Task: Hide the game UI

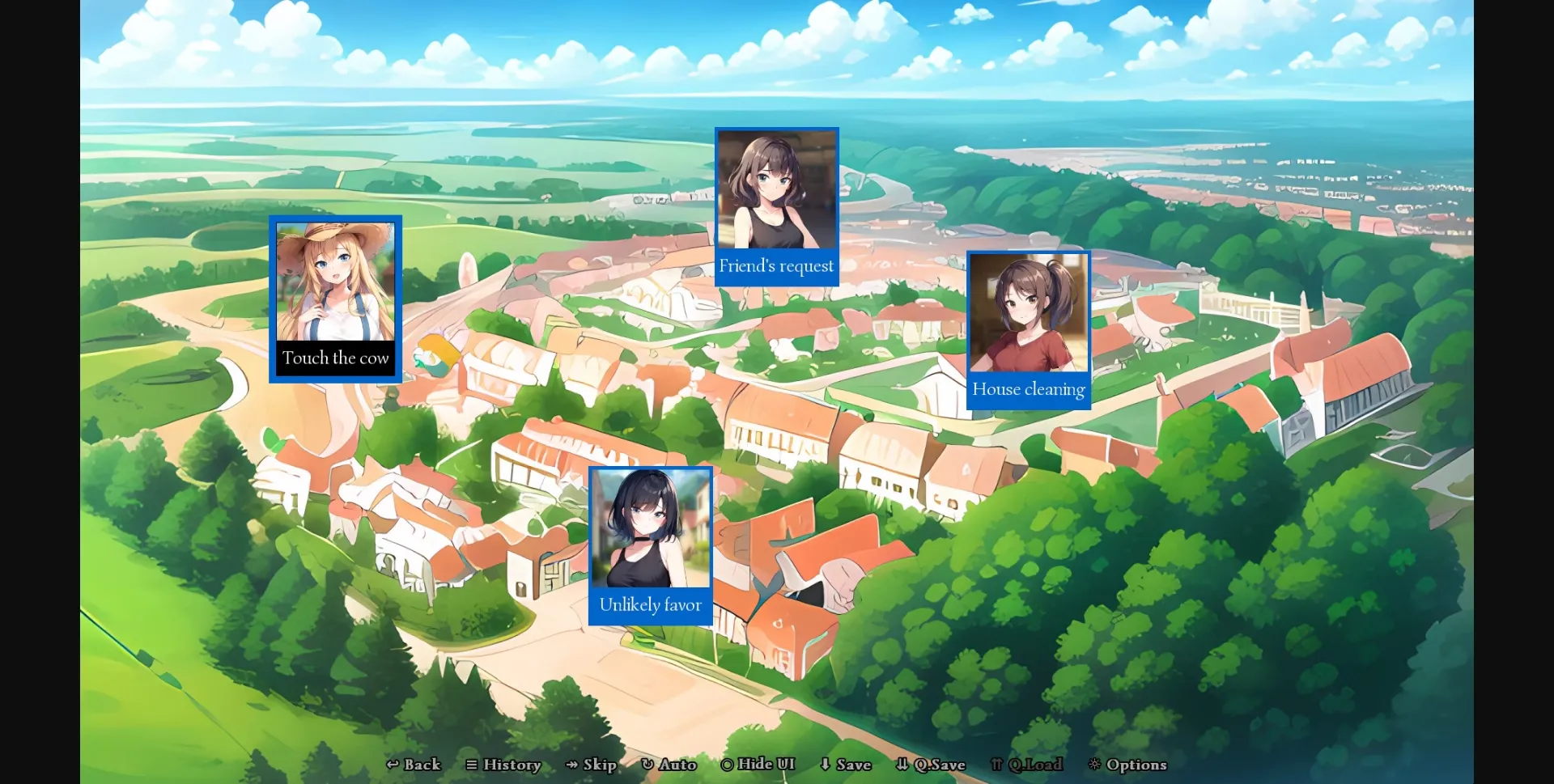Action: pyautogui.click(x=757, y=765)
